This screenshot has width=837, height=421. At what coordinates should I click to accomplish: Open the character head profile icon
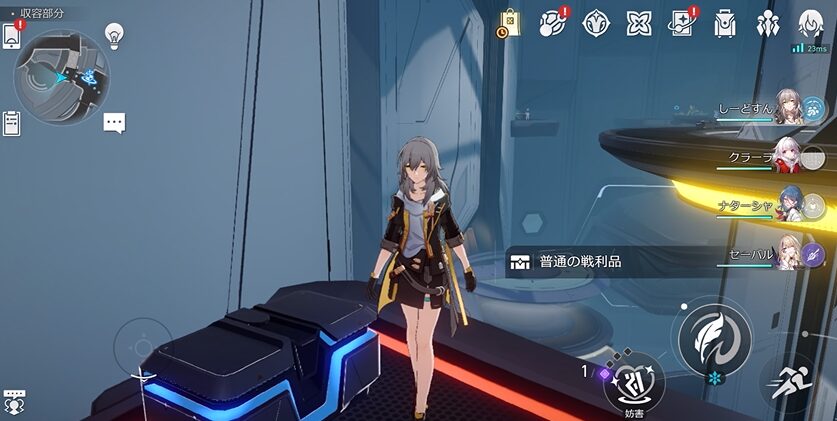click(x=810, y=24)
